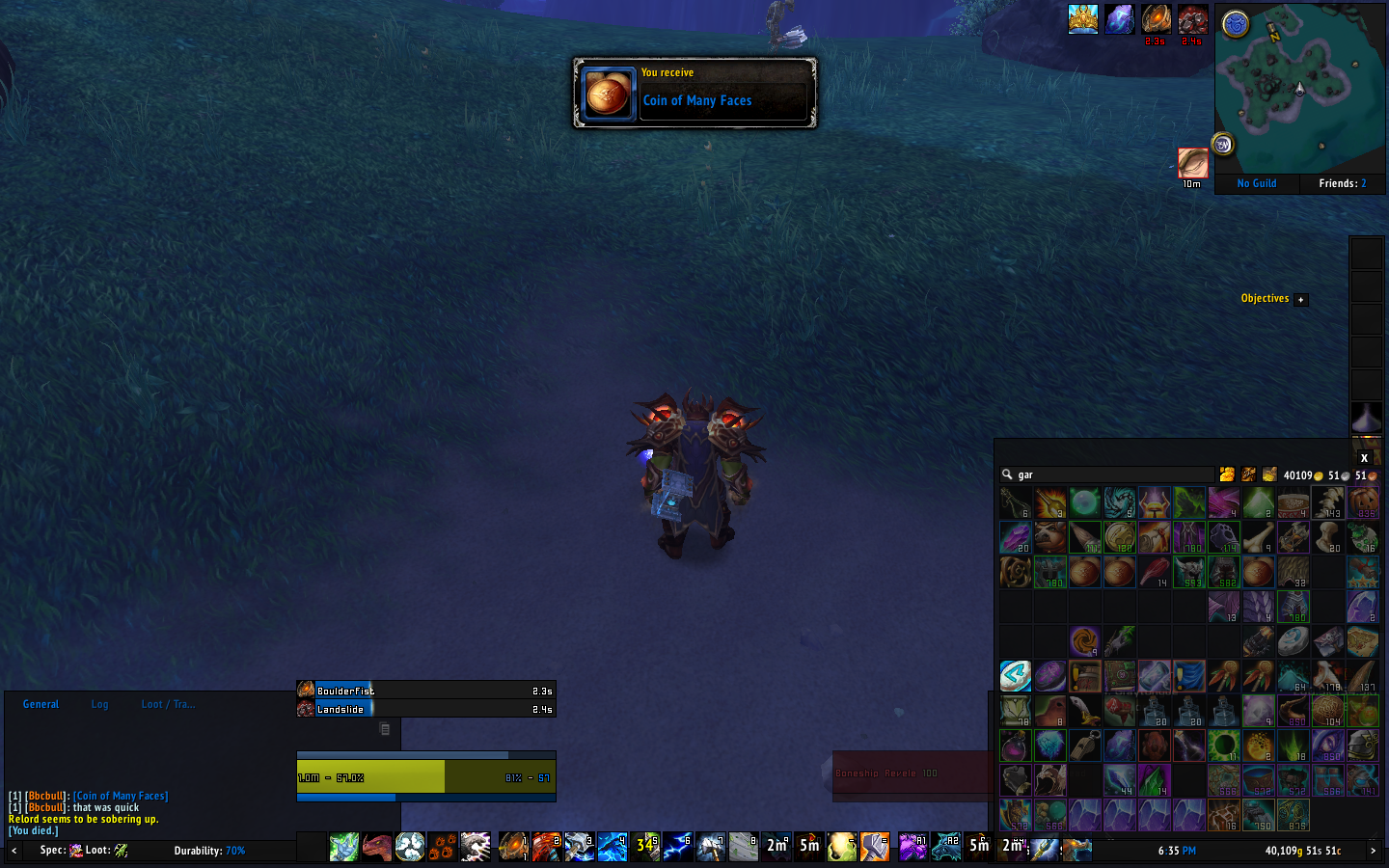Image resolution: width=1389 pixels, height=868 pixels.
Task: Click the closed eye debuff icon
Action: 1192,162
